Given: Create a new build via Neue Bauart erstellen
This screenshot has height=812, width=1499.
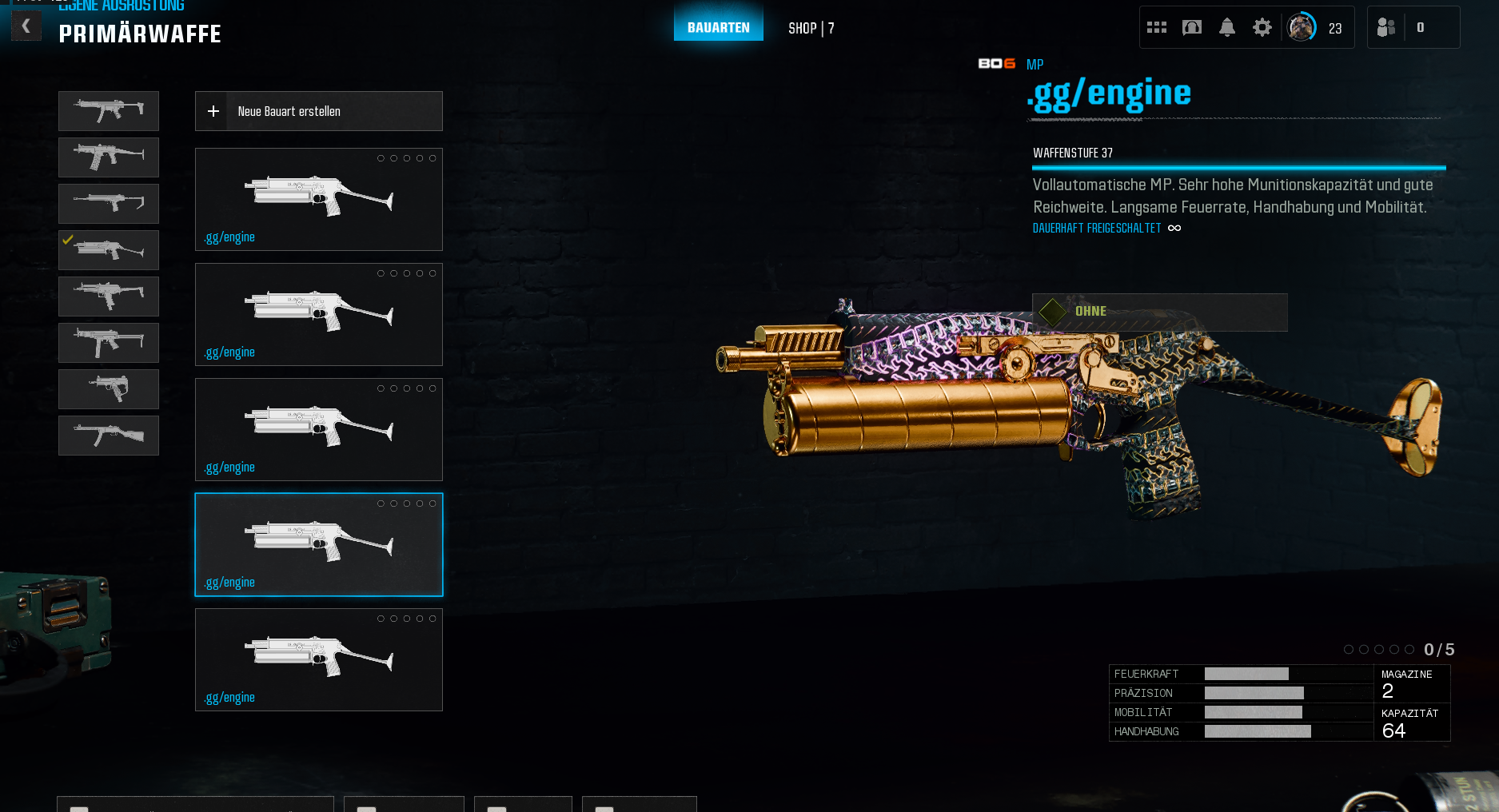Looking at the screenshot, I should pos(318,111).
